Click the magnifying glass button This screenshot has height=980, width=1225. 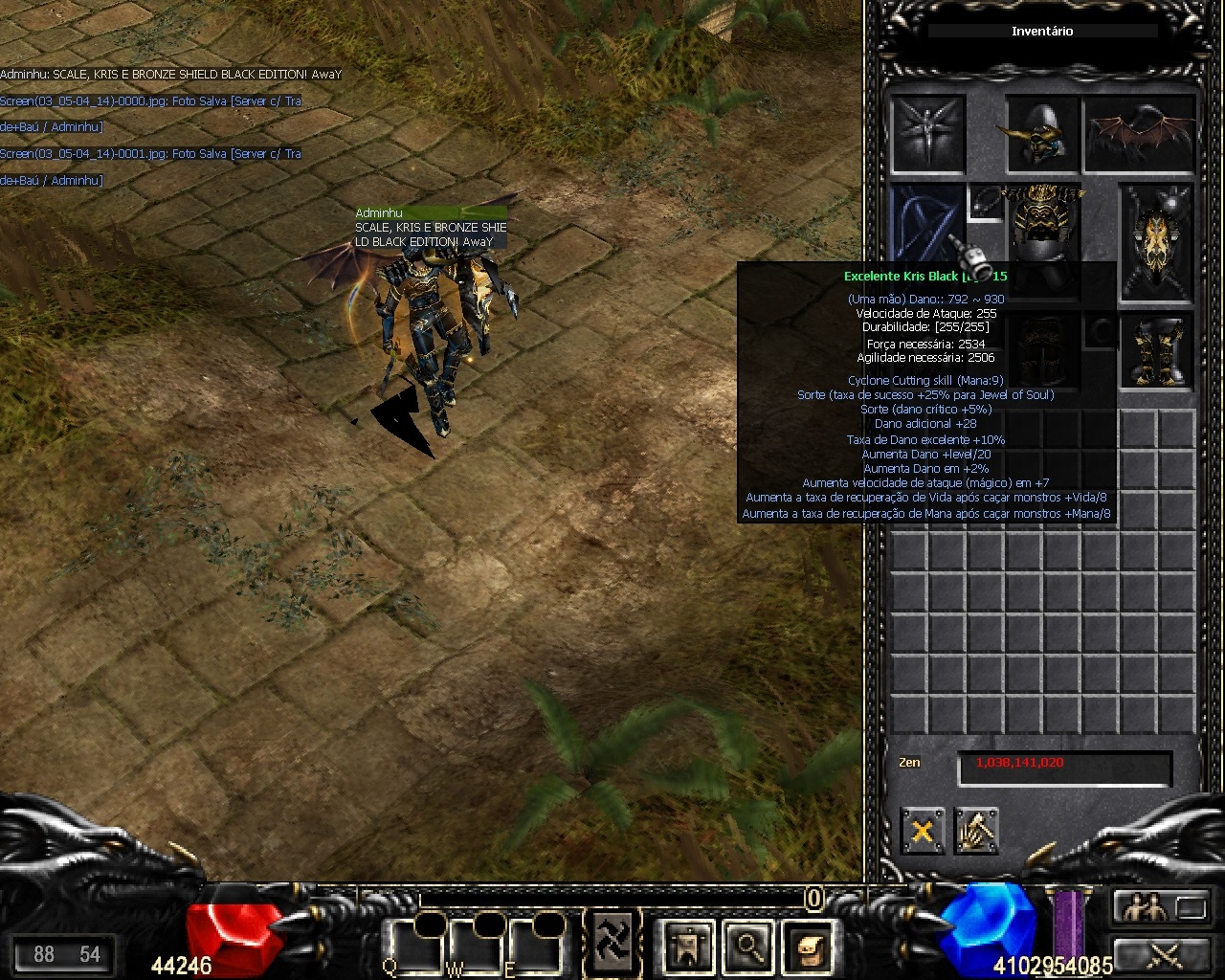point(748,947)
